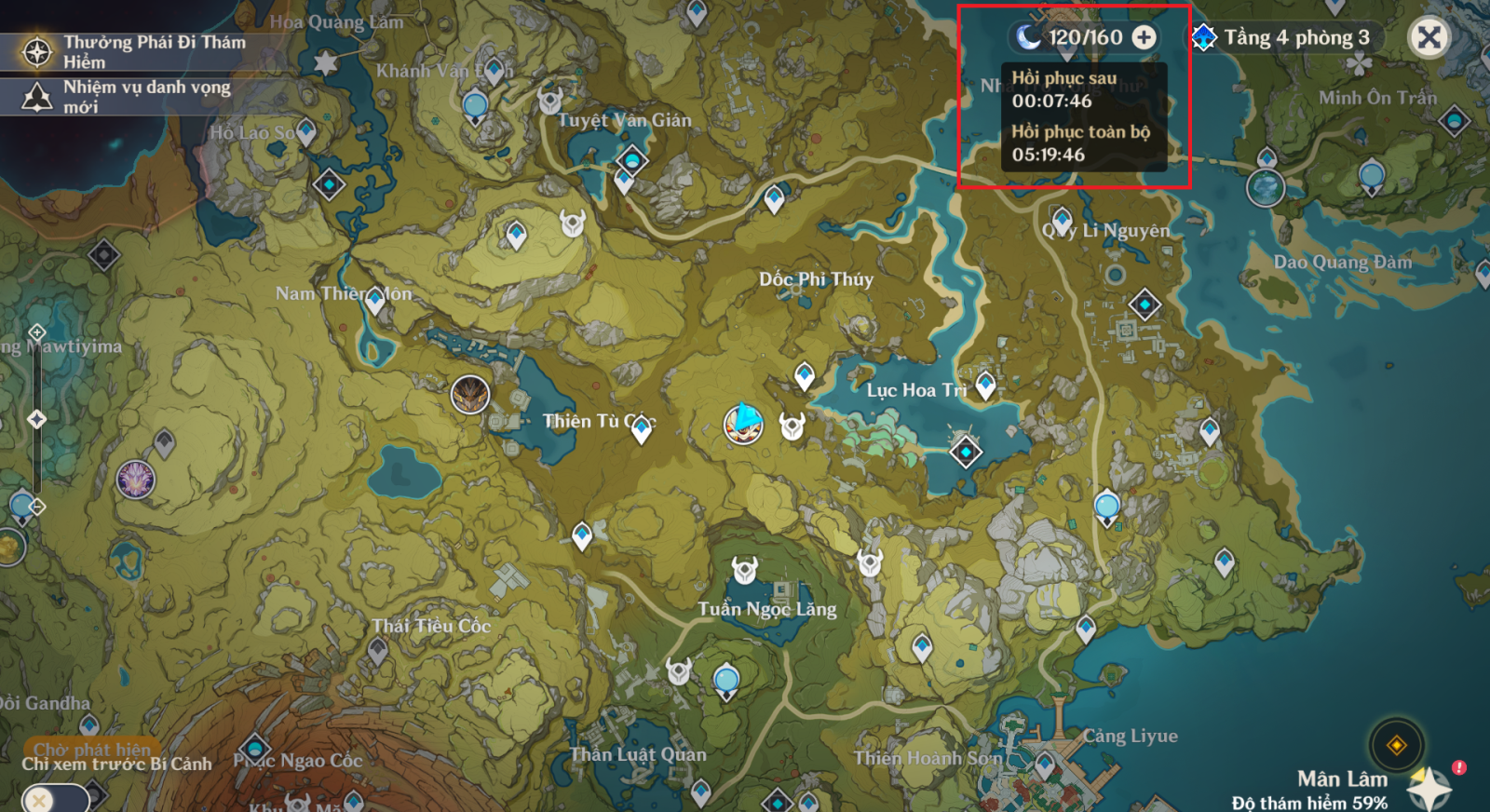1490x812 pixels.
Task: Zoom in with the map slider plus button
Action: tap(37, 332)
